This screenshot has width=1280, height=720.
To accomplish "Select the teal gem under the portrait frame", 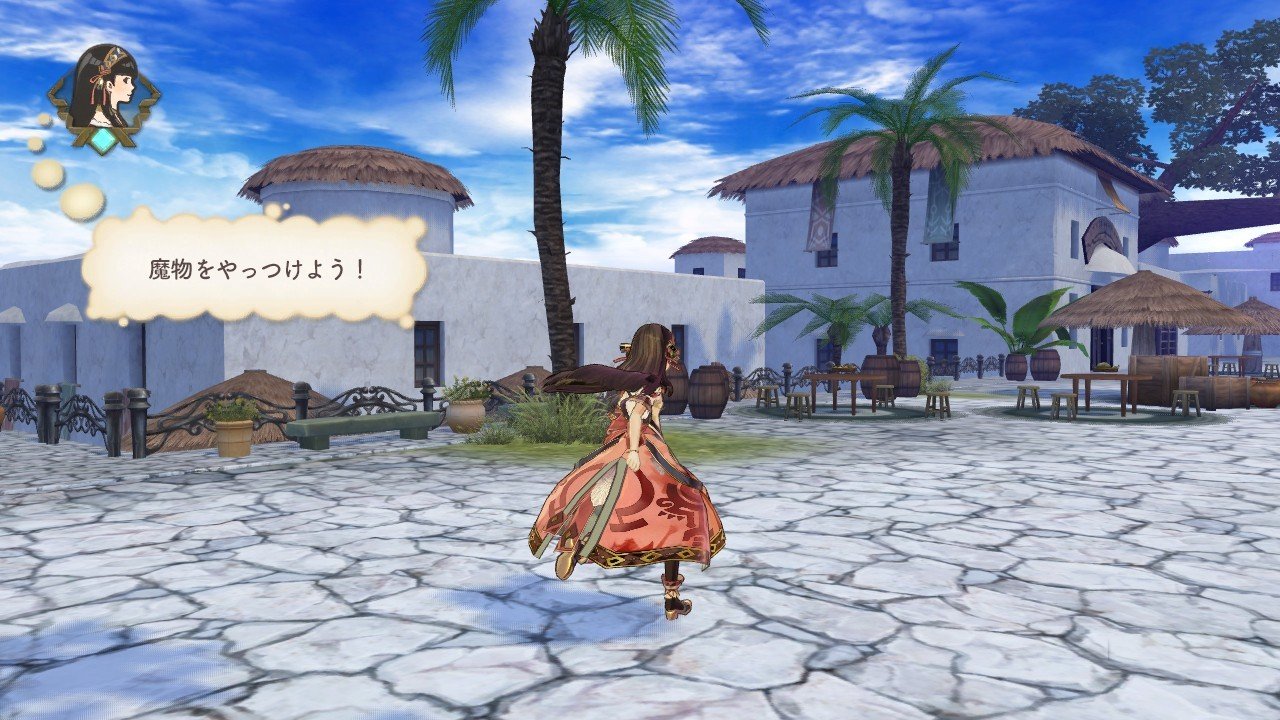I will tap(104, 140).
